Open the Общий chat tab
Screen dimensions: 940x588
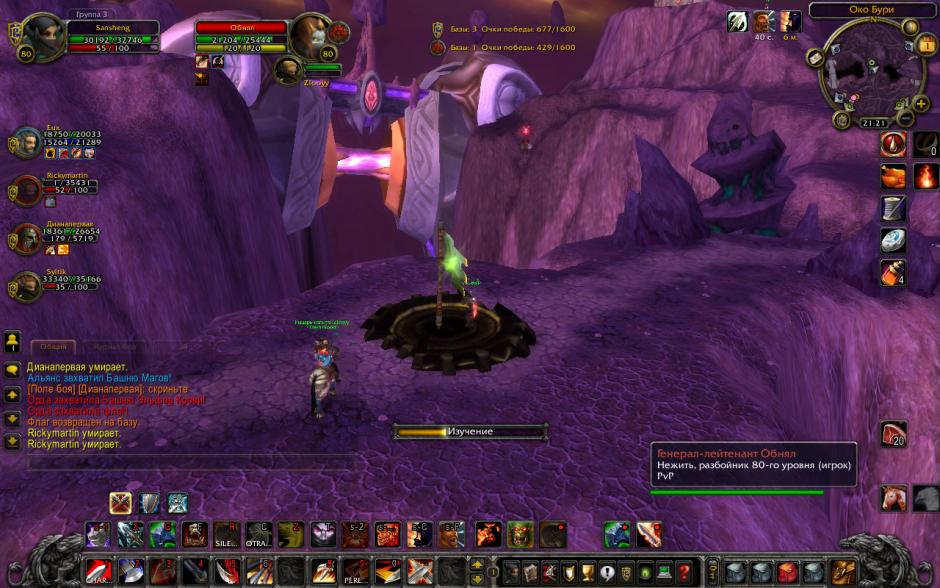tap(55, 346)
